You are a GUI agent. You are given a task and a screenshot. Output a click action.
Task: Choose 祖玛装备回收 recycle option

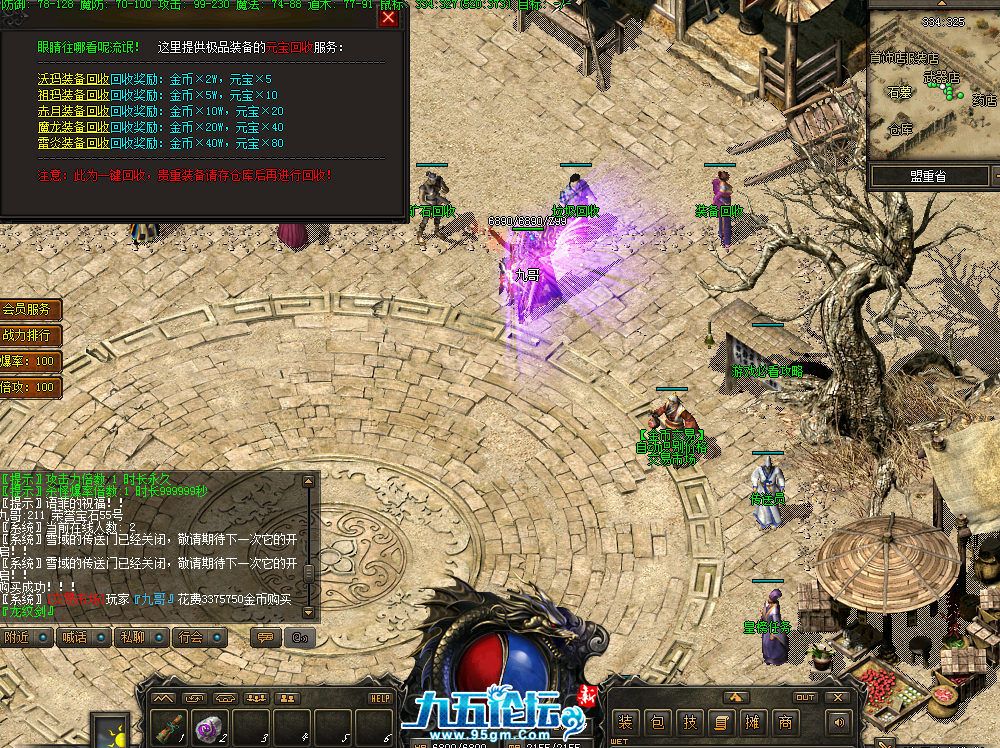point(73,95)
